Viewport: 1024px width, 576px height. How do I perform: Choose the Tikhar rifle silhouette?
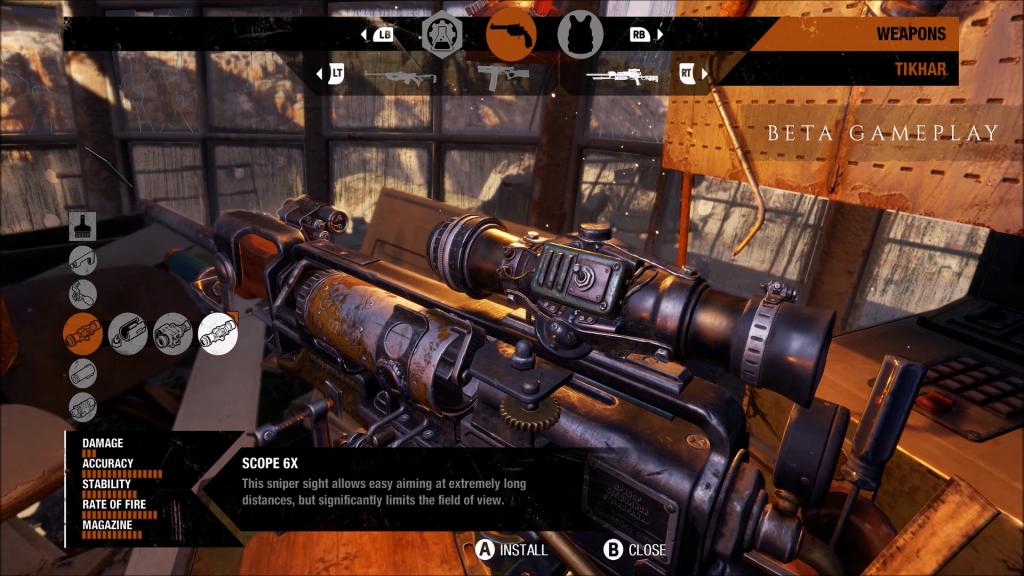point(621,75)
